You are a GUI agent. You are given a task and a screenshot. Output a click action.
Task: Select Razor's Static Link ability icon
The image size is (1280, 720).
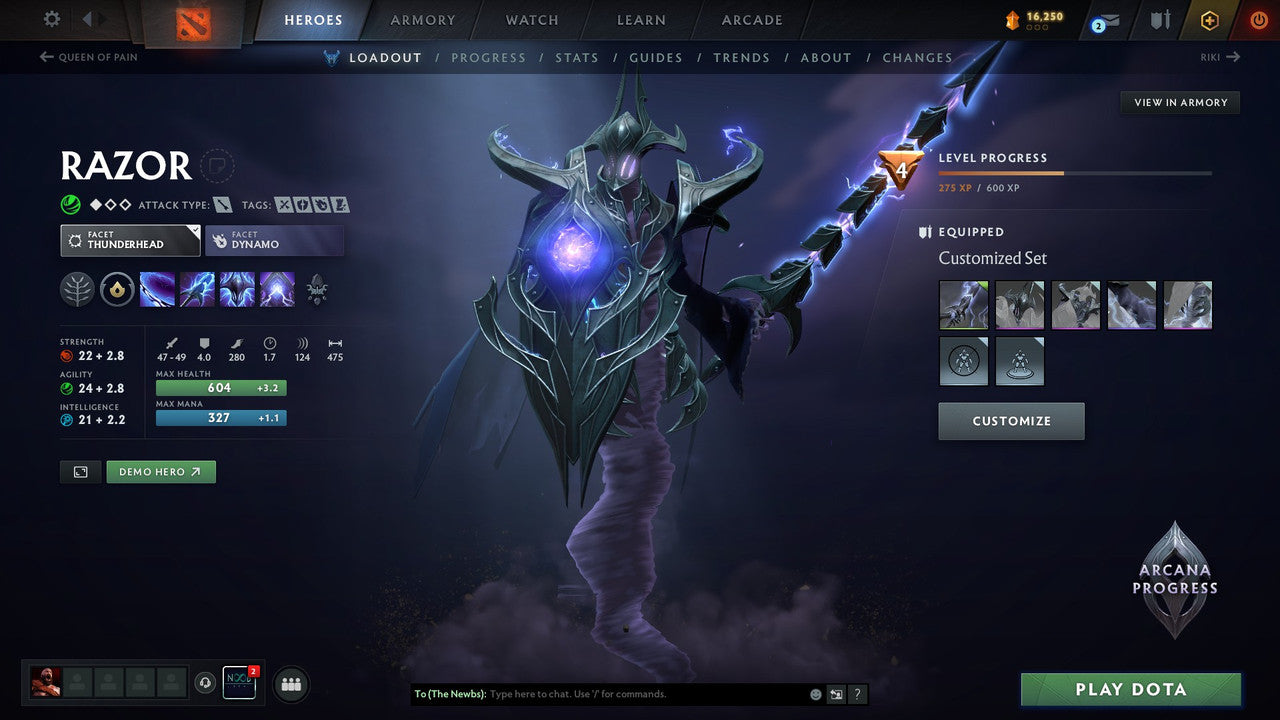click(198, 290)
